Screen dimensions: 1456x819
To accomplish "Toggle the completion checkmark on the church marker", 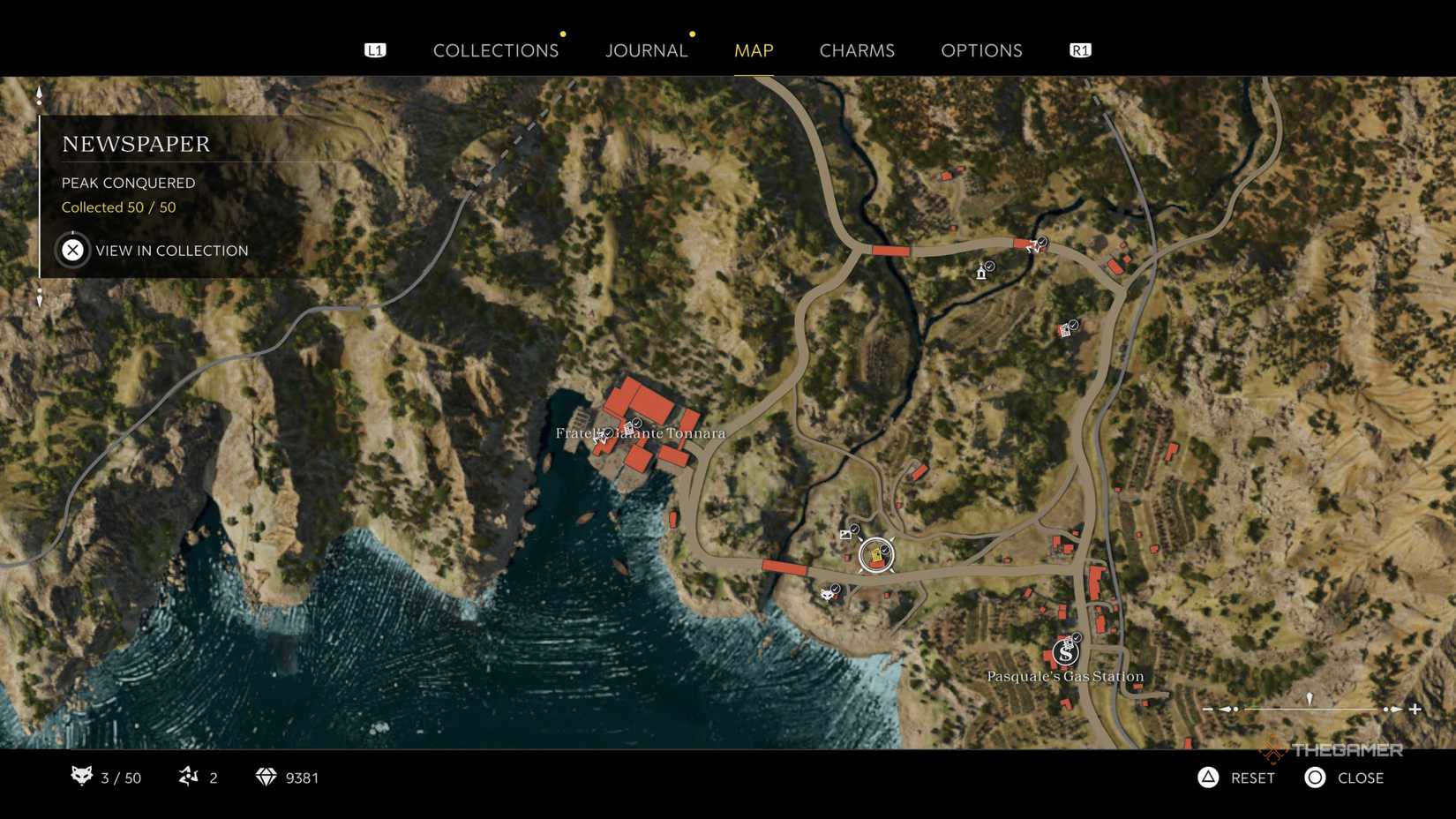I will pos(990,267).
